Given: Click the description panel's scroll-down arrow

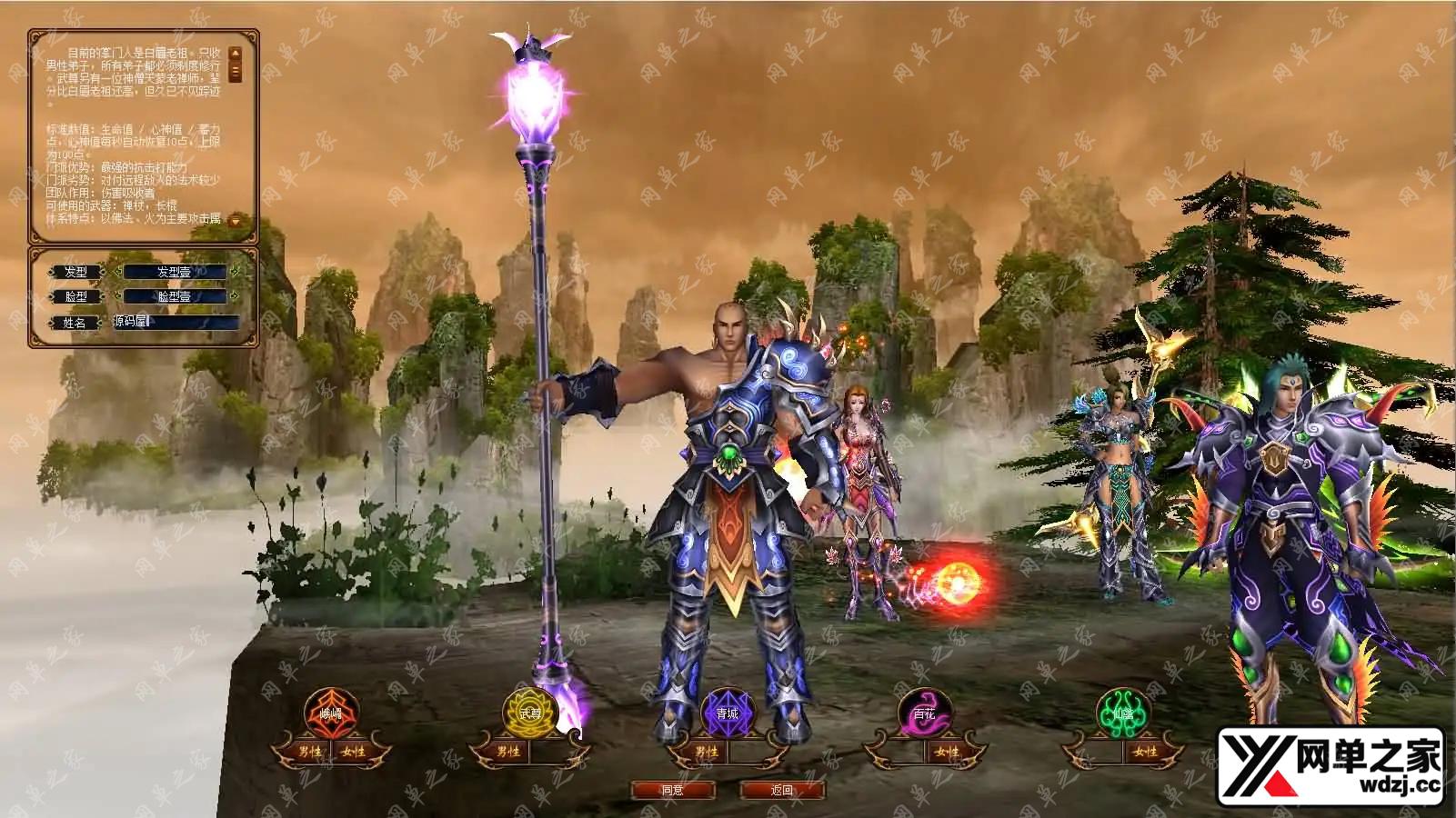Looking at the screenshot, I should [236, 220].
